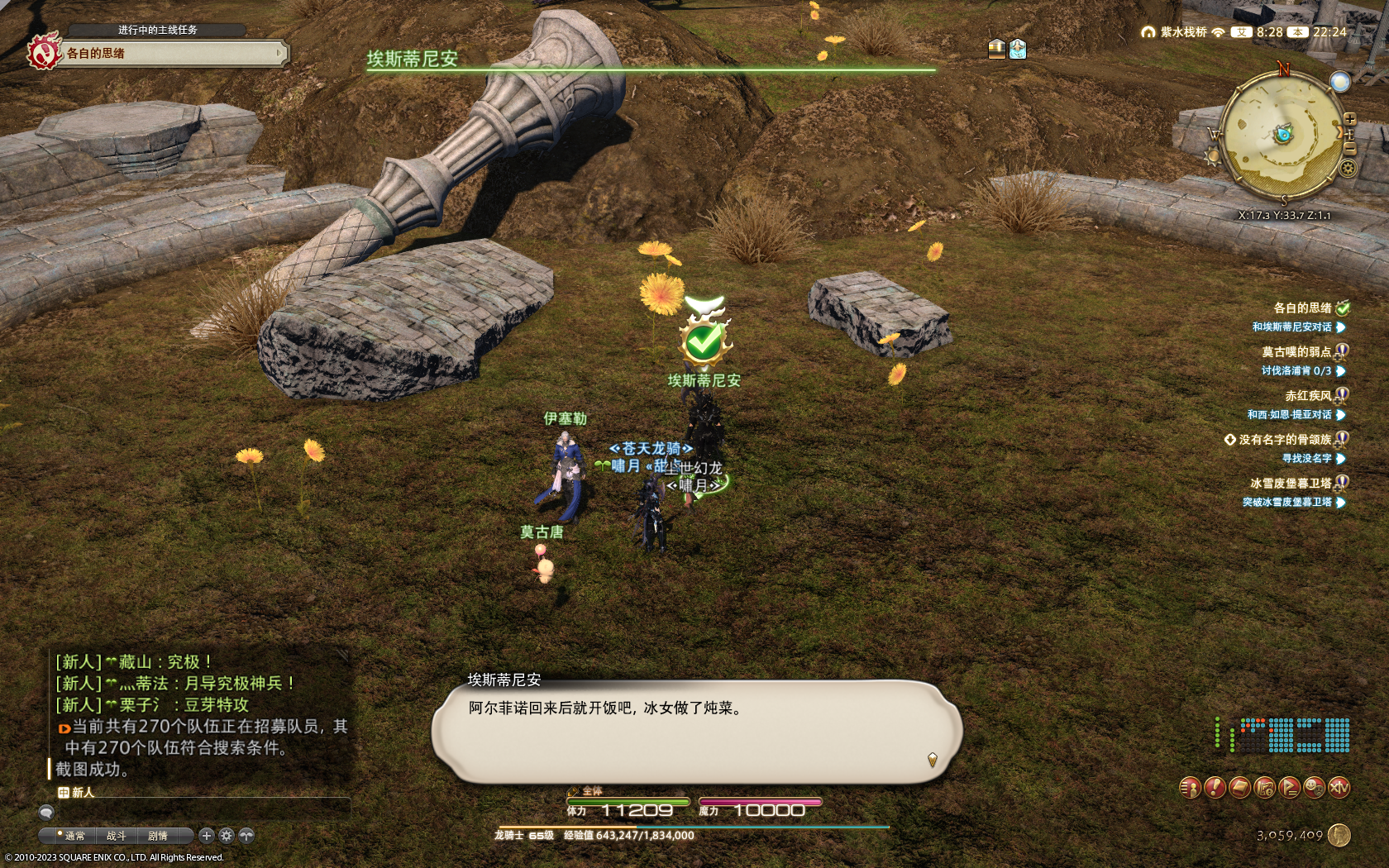Open the duty exclamation mark menu
1389x868 pixels.
pos(1214,788)
